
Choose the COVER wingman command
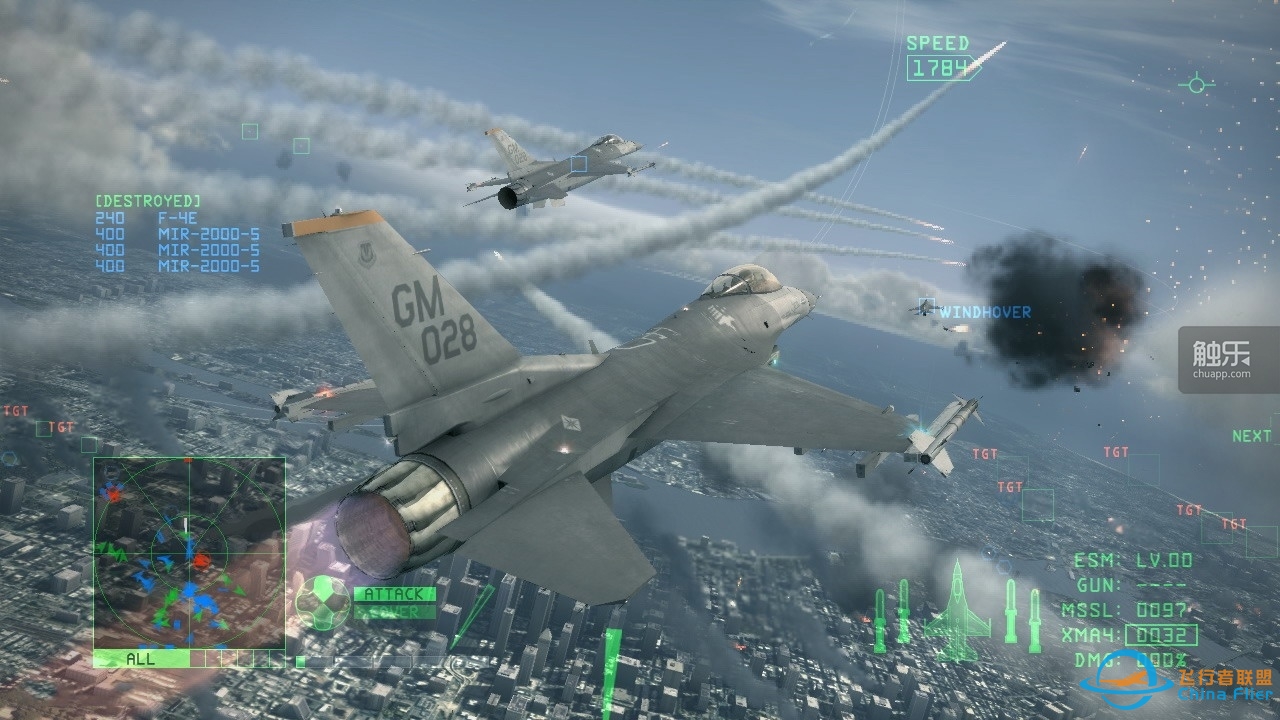[395, 611]
